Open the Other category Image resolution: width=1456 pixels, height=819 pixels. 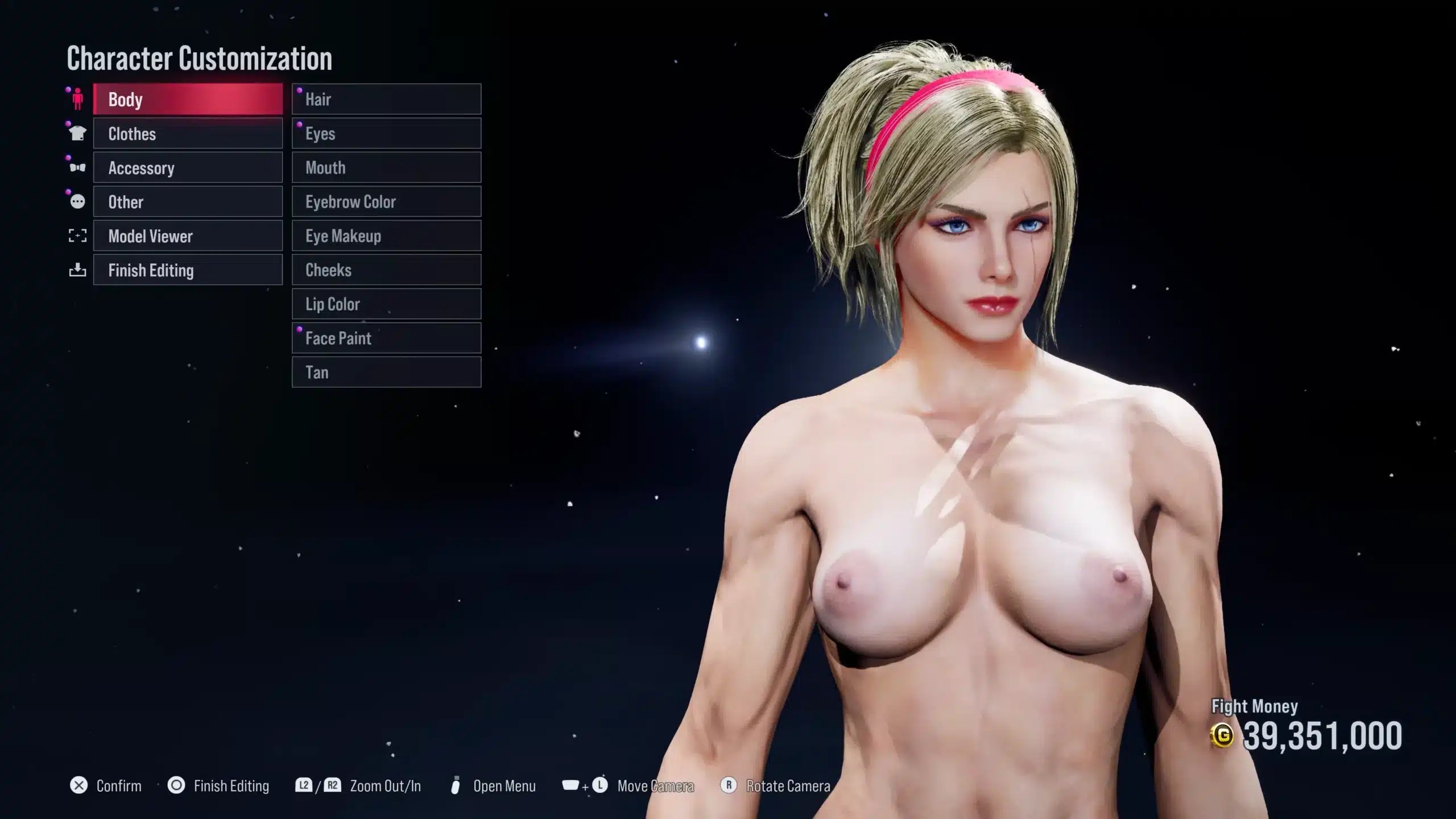[188, 202]
